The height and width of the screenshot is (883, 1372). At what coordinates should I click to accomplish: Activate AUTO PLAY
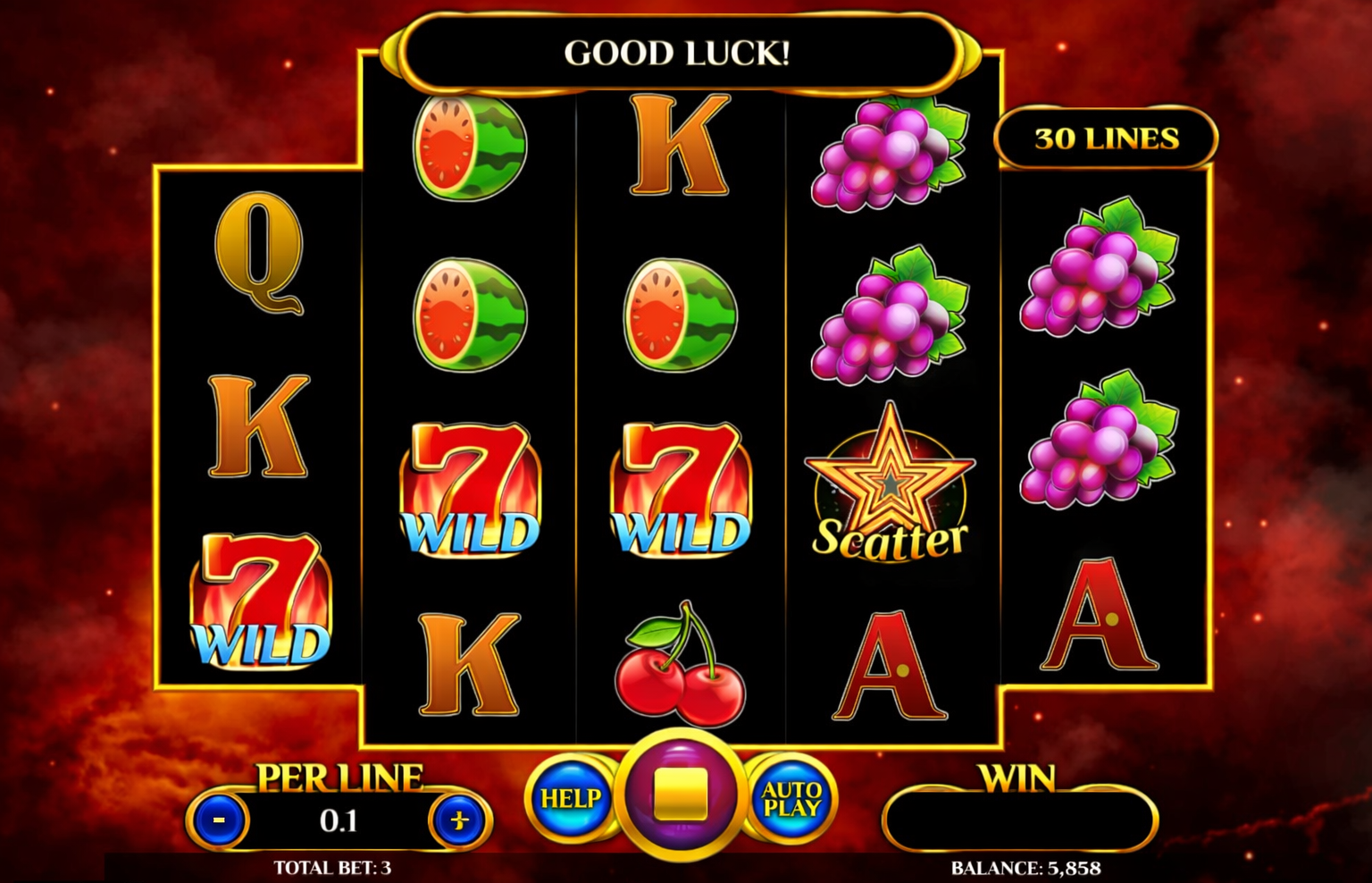(x=791, y=798)
